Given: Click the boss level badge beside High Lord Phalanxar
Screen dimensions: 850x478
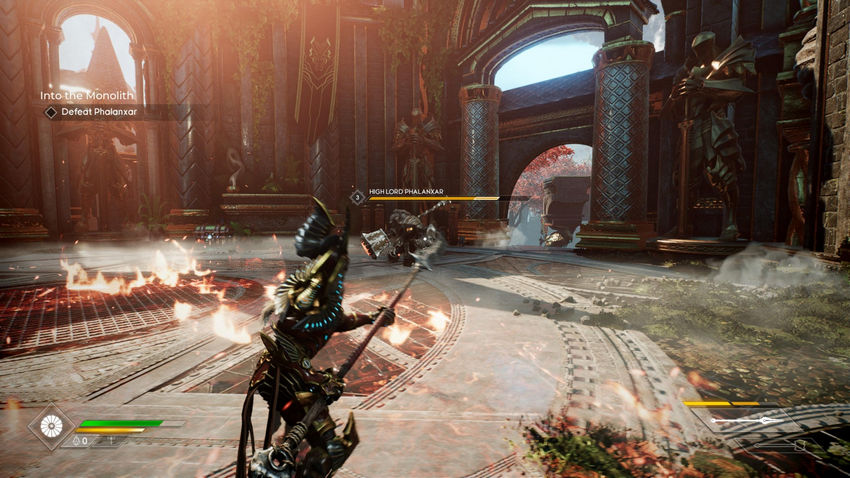Looking at the screenshot, I should tap(358, 198).
